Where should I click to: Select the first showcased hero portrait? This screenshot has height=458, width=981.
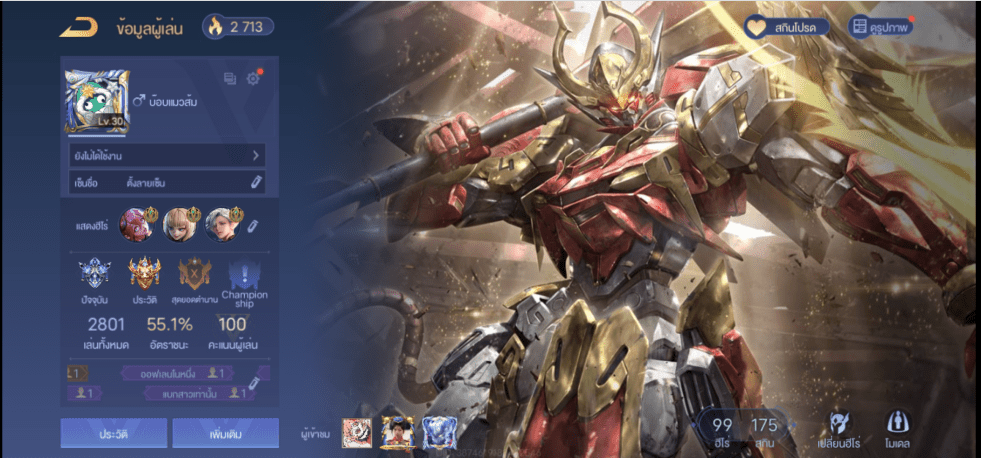point(134,224)
